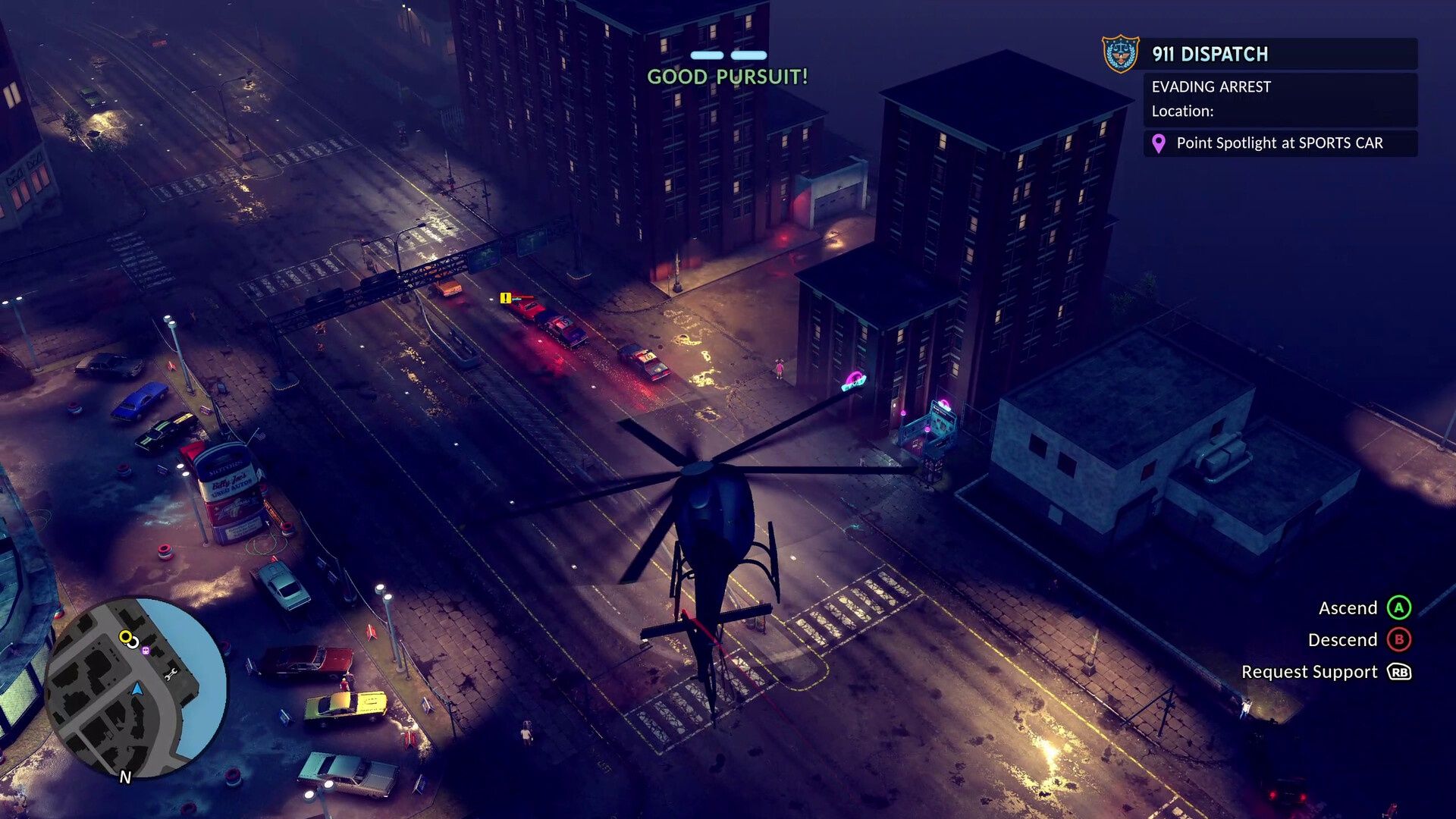Click the N compass marker below the minimap
The height and width of the screenshot is (819, 1456).
(127, 777)
